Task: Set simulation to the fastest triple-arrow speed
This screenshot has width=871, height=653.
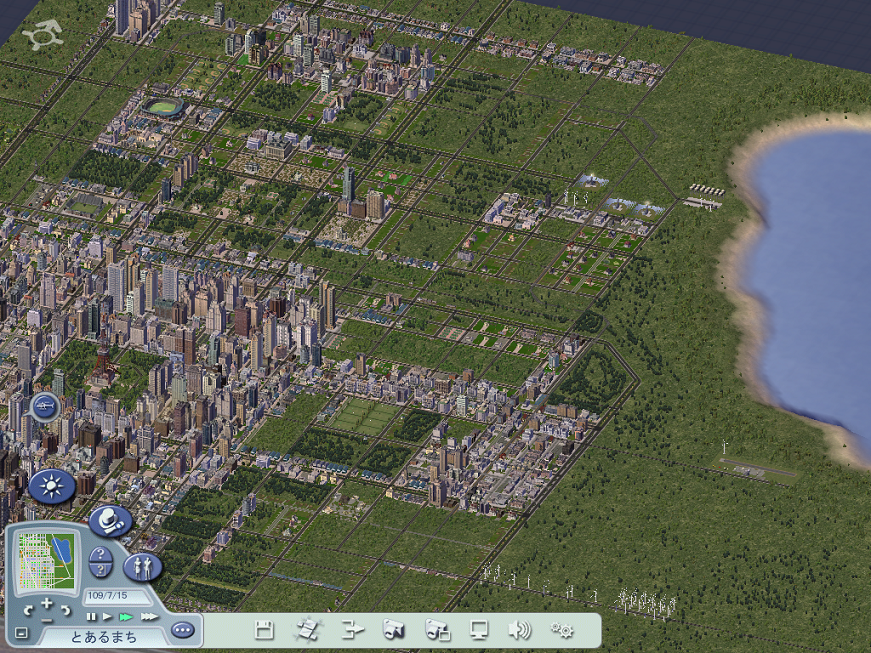Action: [149, 617]
